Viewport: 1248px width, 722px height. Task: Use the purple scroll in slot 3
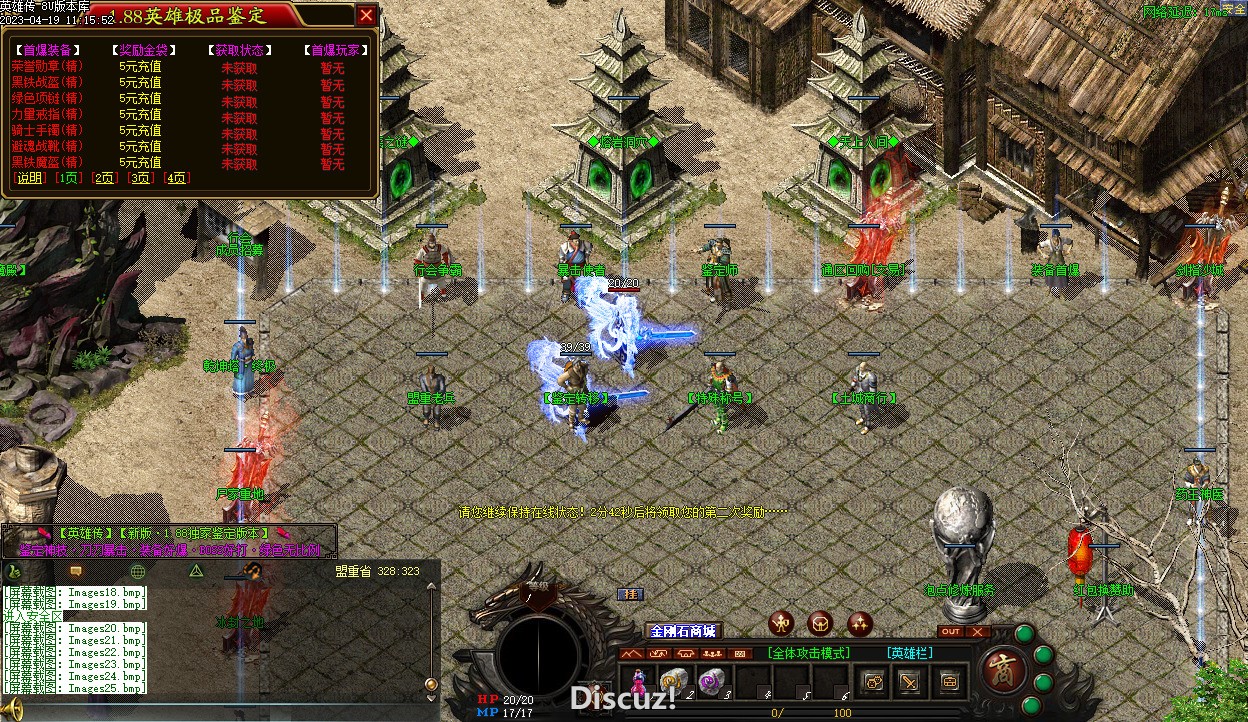coord(710,681)
